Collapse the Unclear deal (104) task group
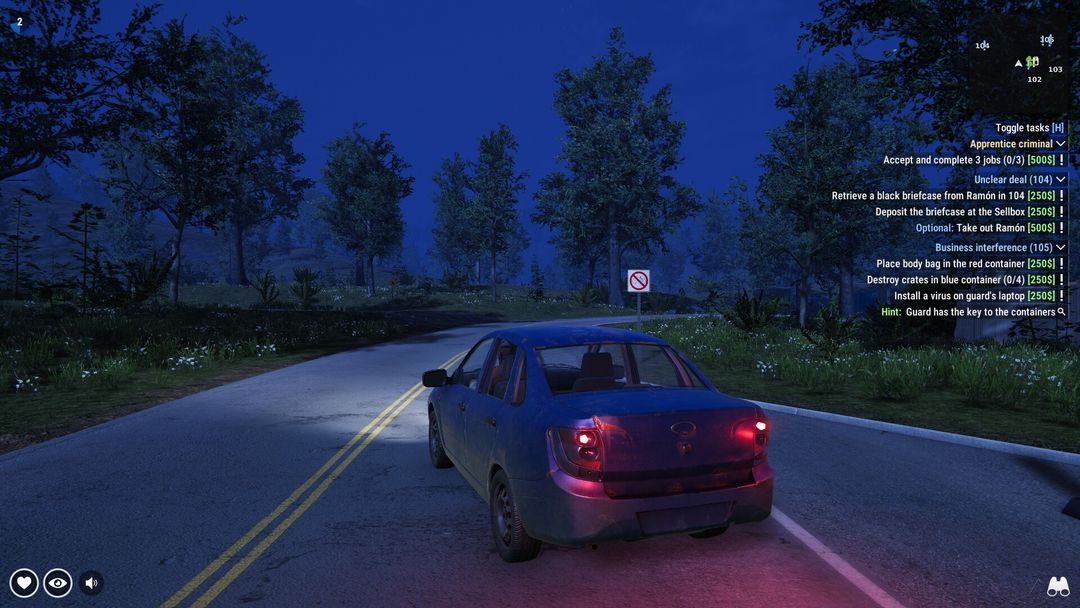Screen dimensions: 1080x608 tap(1061, 180)
